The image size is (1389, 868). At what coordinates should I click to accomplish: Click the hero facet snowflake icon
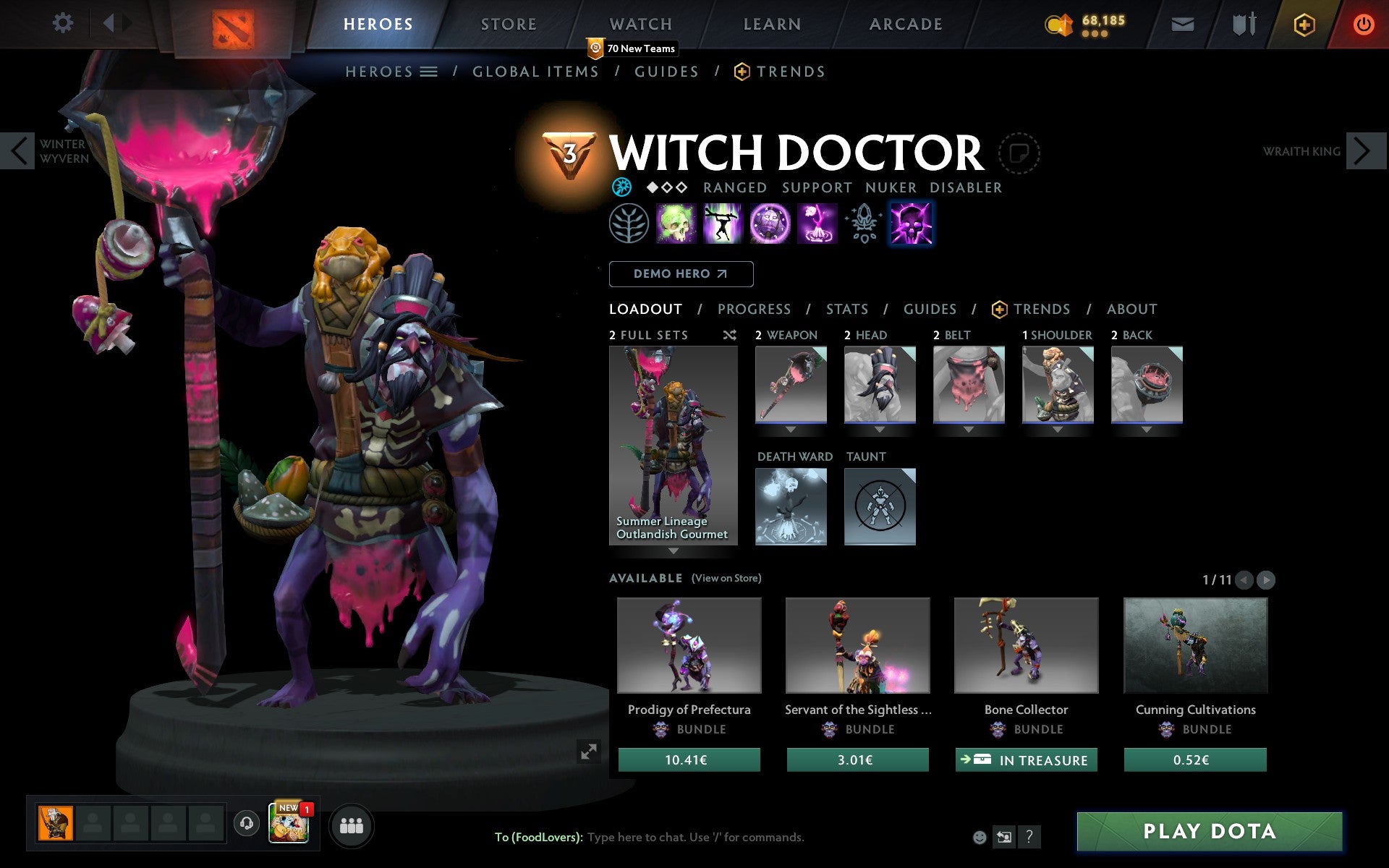pos(622,187)
